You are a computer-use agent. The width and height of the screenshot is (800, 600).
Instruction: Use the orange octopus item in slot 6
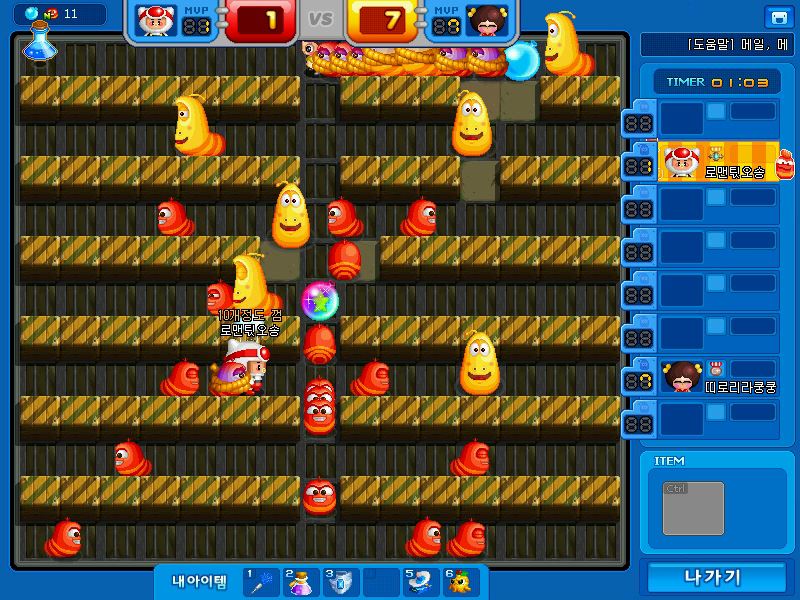459,582
